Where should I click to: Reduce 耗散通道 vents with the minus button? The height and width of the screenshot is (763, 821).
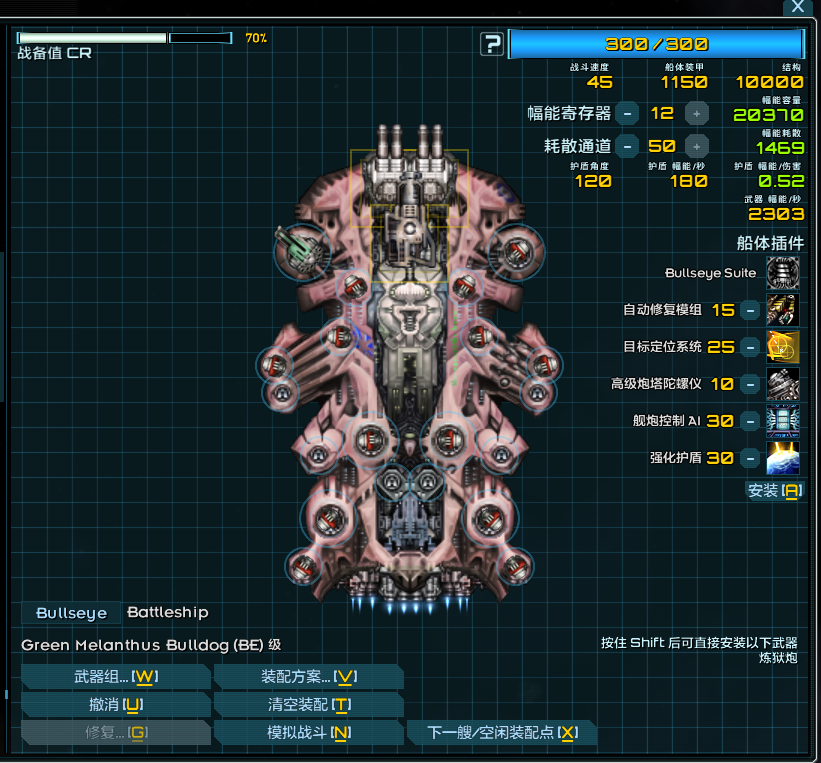[x=627, y=146]
